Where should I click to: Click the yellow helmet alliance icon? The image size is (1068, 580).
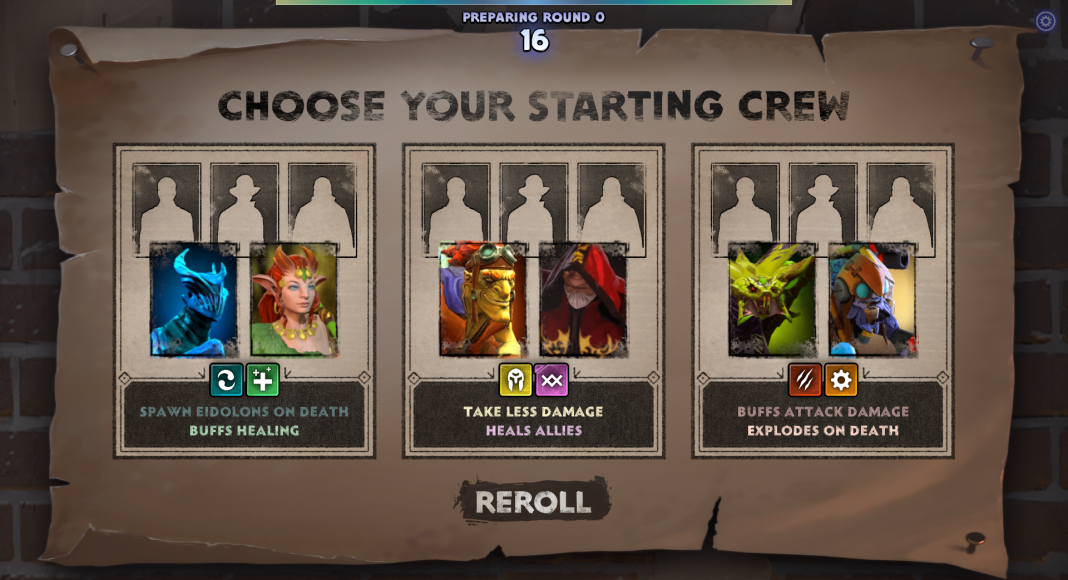pos(515,380)
